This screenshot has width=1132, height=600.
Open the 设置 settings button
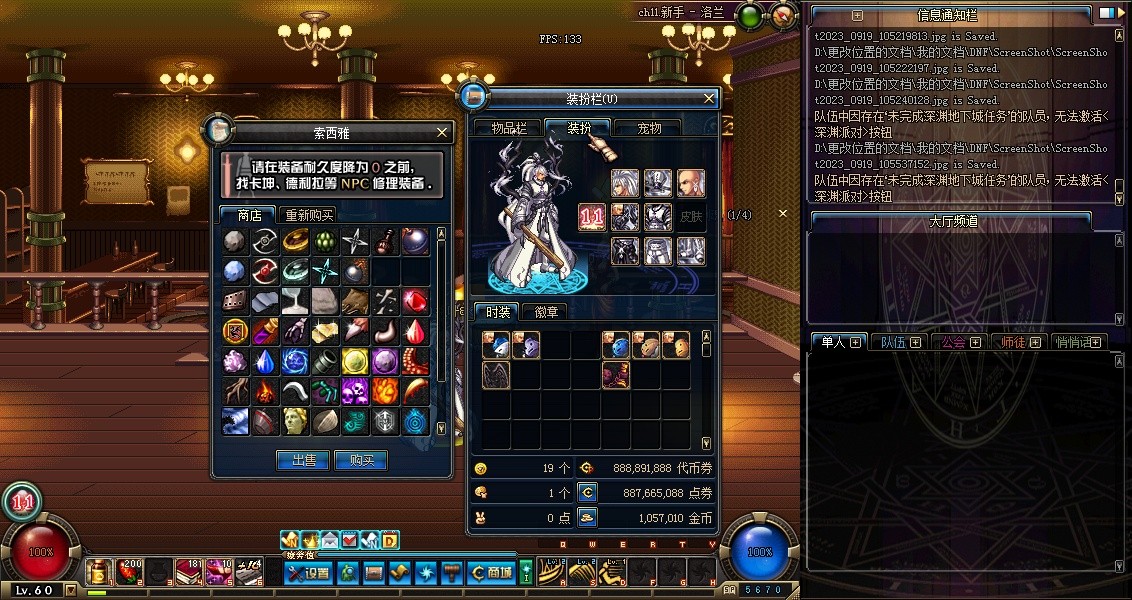click(308, 573)
